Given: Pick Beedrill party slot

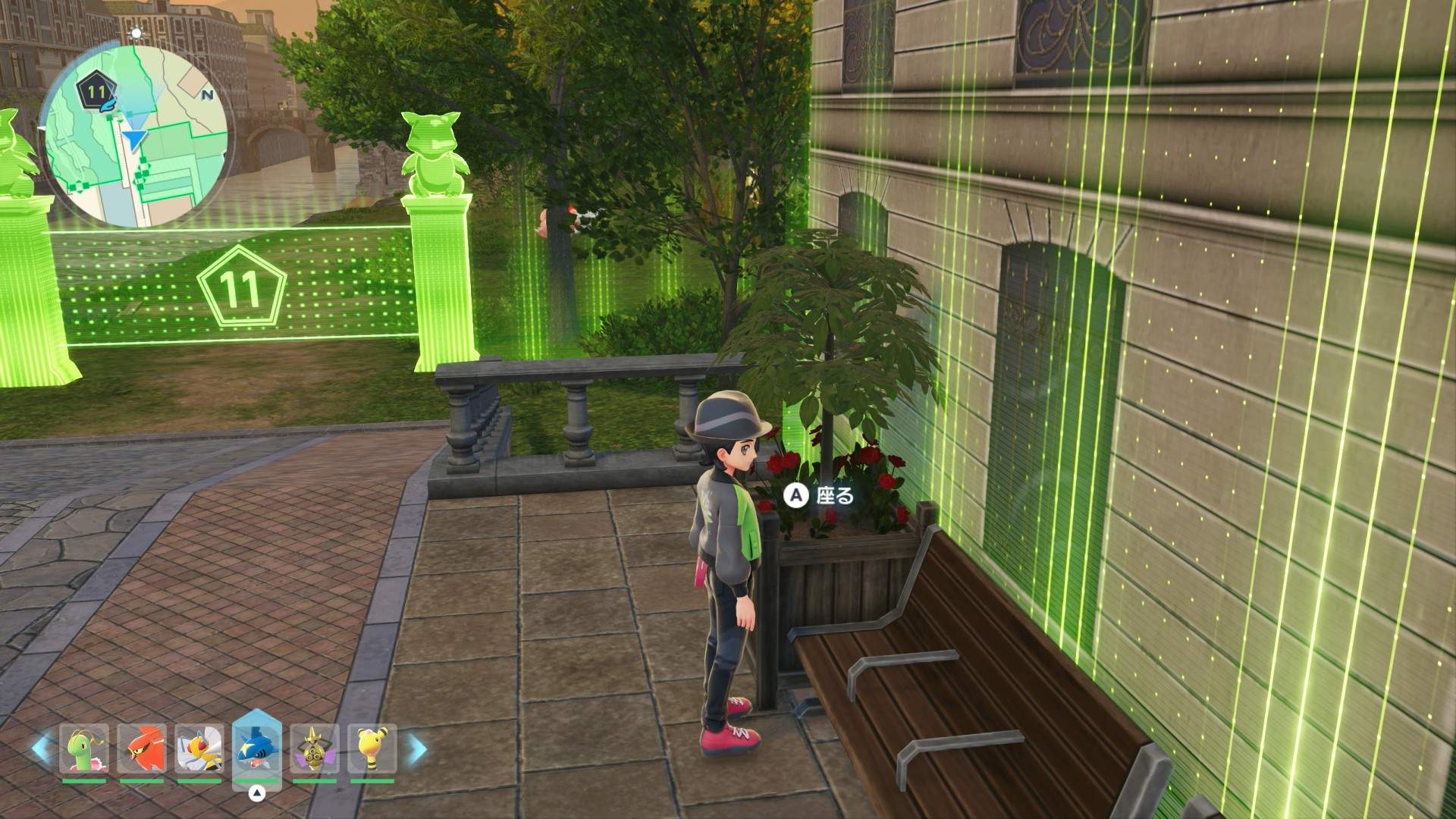Looking at the screenshot, I should click(199, 748).
